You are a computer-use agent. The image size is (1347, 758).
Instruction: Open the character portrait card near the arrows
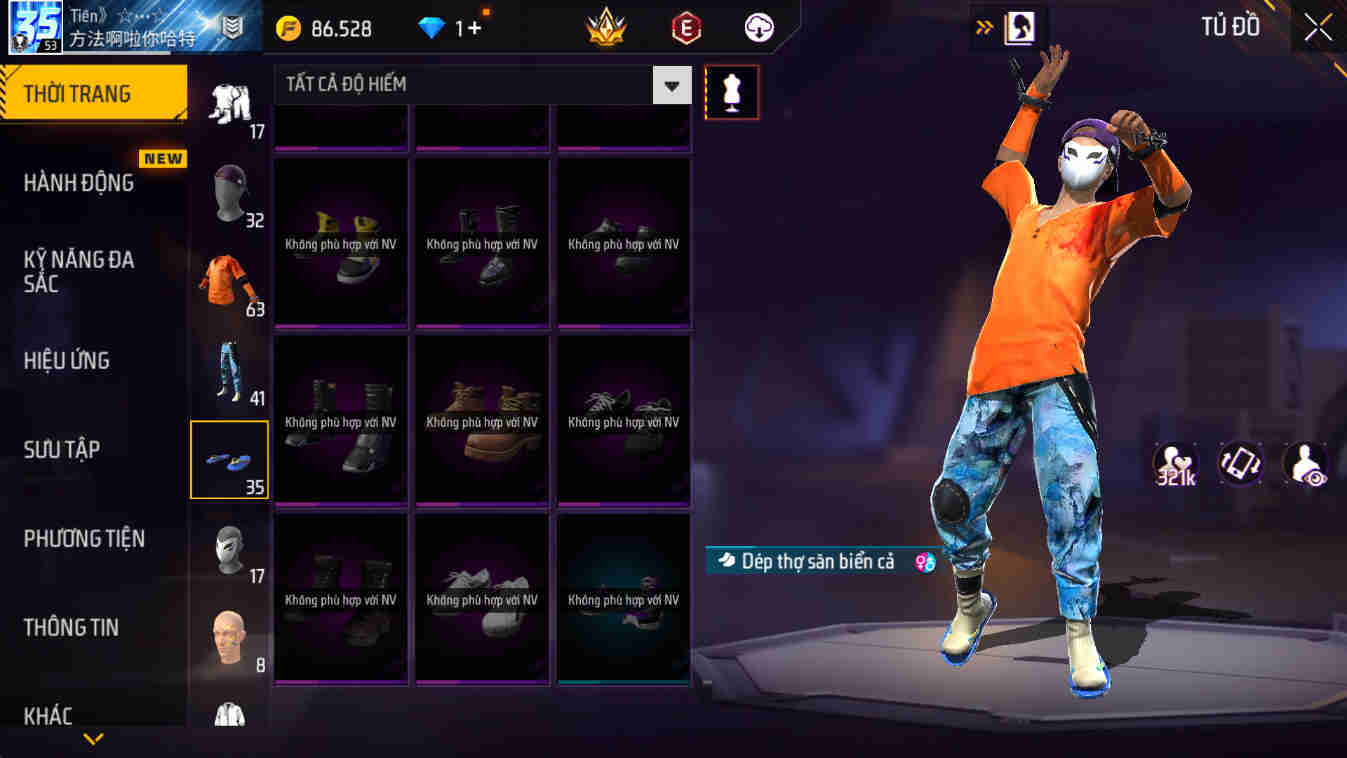point(1018,27)
